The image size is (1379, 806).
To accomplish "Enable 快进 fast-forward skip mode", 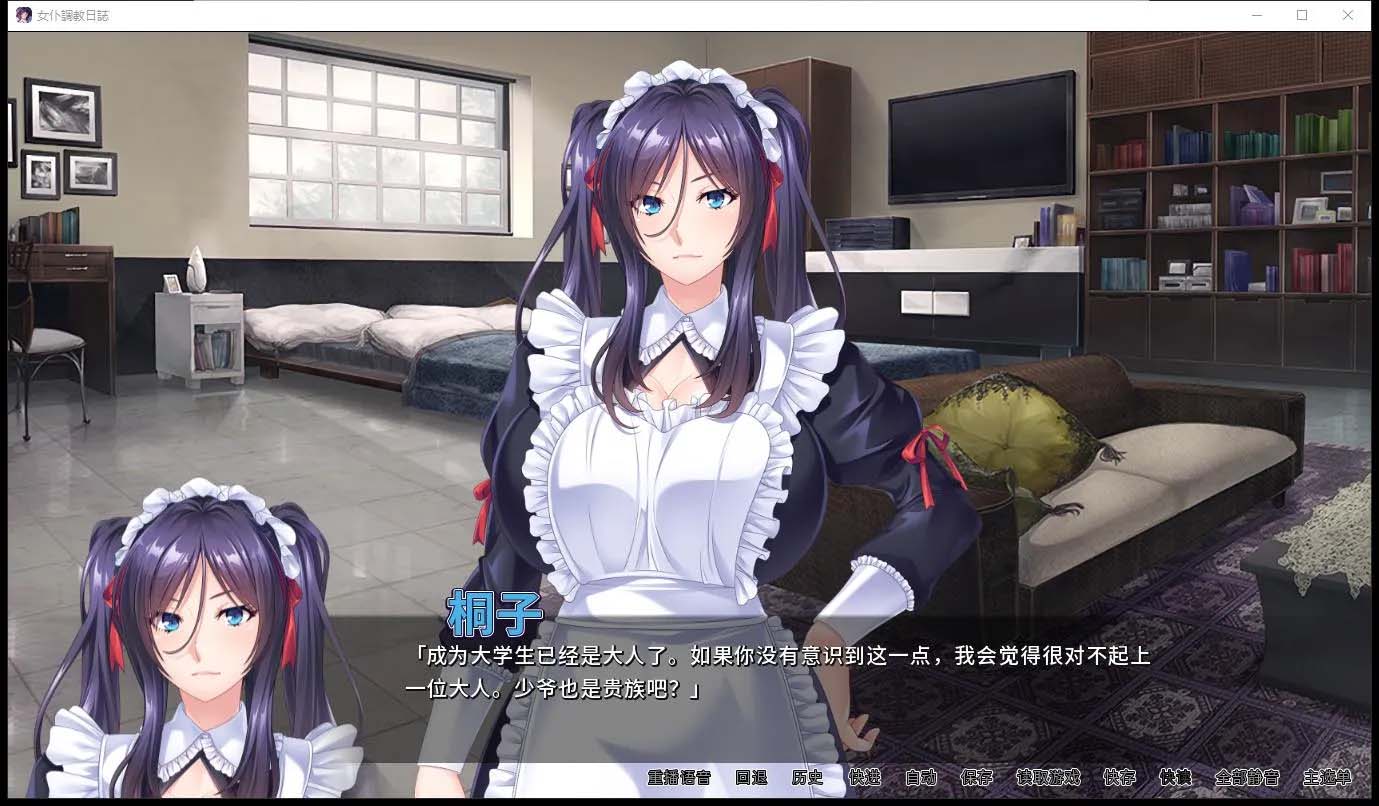I will tap(863, 777).
